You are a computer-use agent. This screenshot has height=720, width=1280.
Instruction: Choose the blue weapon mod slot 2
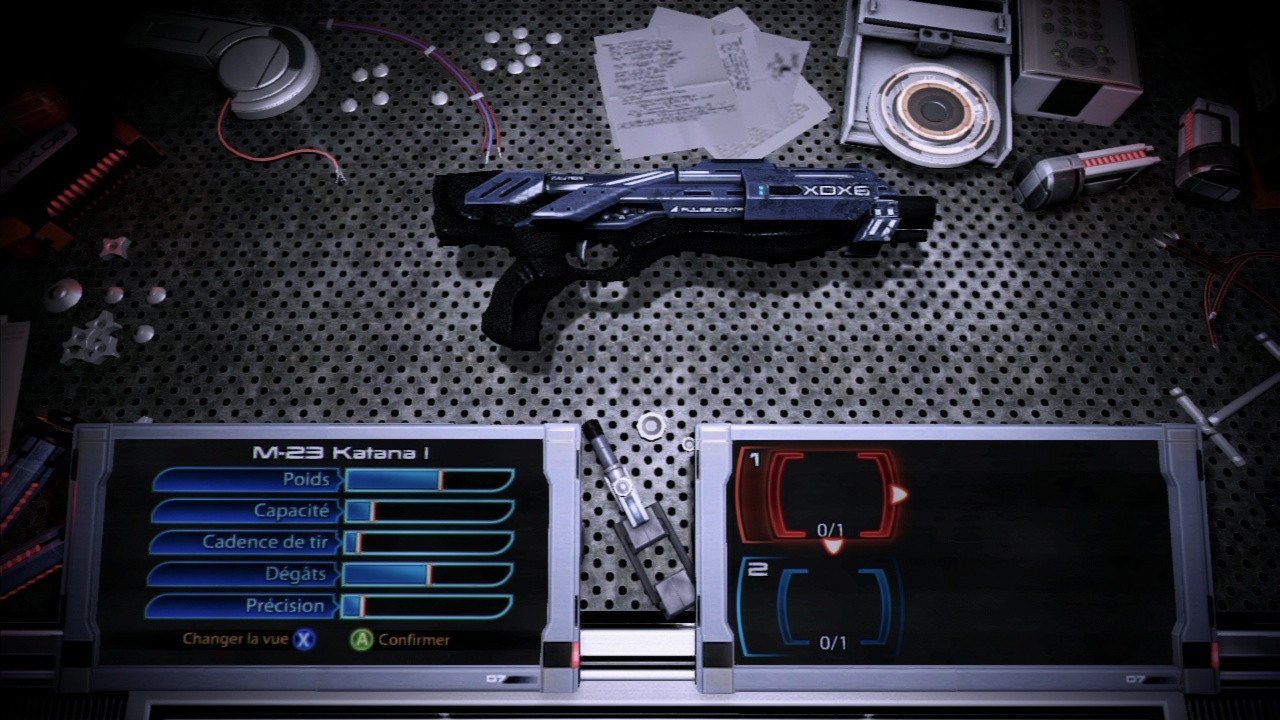(x=832, y=605)
